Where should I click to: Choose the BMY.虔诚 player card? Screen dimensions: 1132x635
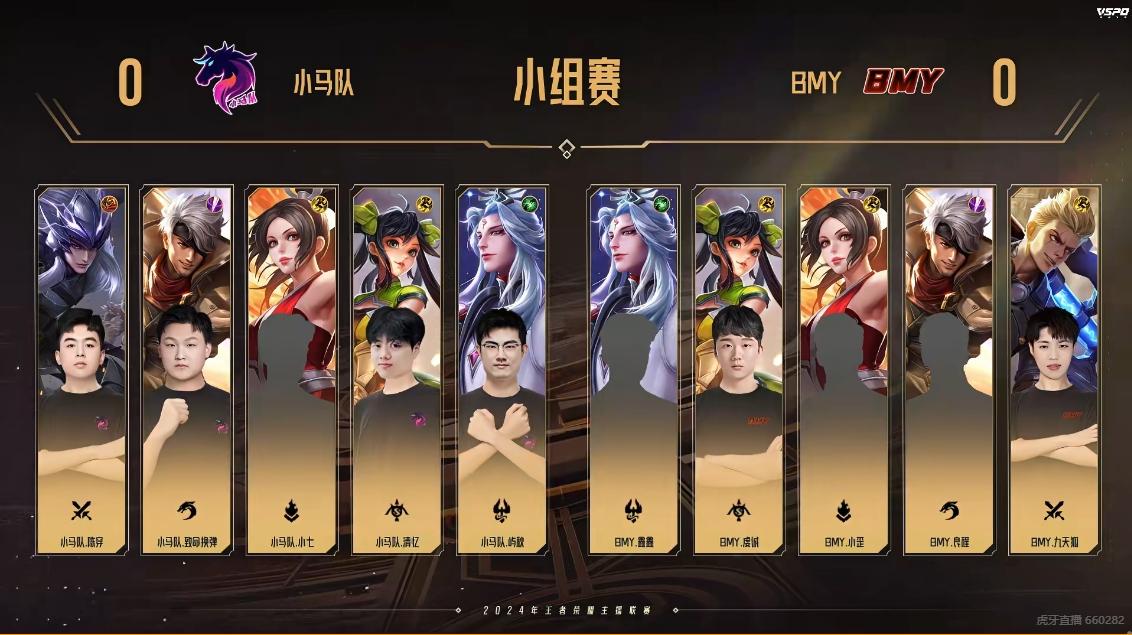tap(739, 370)
